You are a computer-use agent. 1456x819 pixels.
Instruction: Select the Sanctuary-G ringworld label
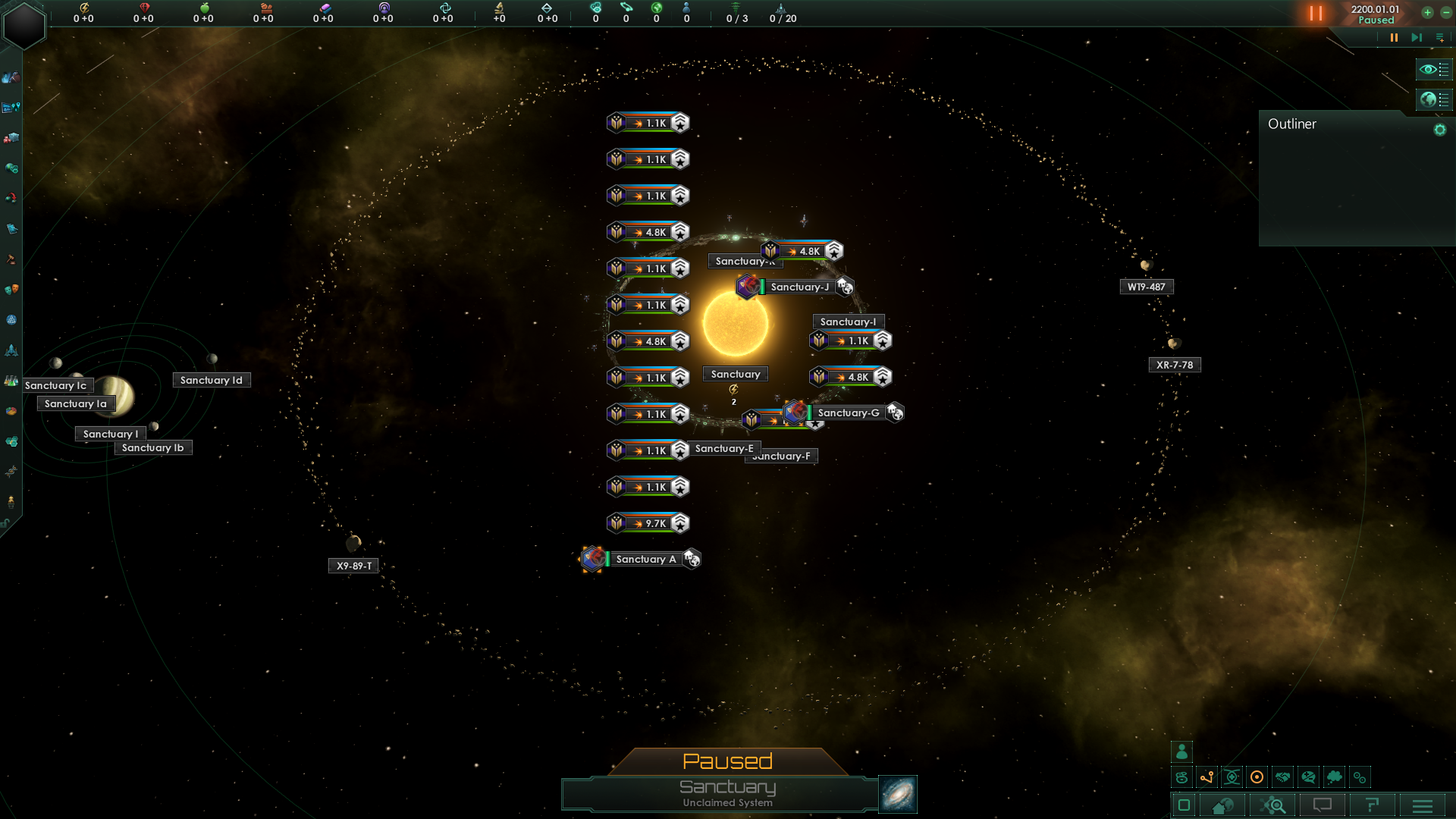pos(848,413)
